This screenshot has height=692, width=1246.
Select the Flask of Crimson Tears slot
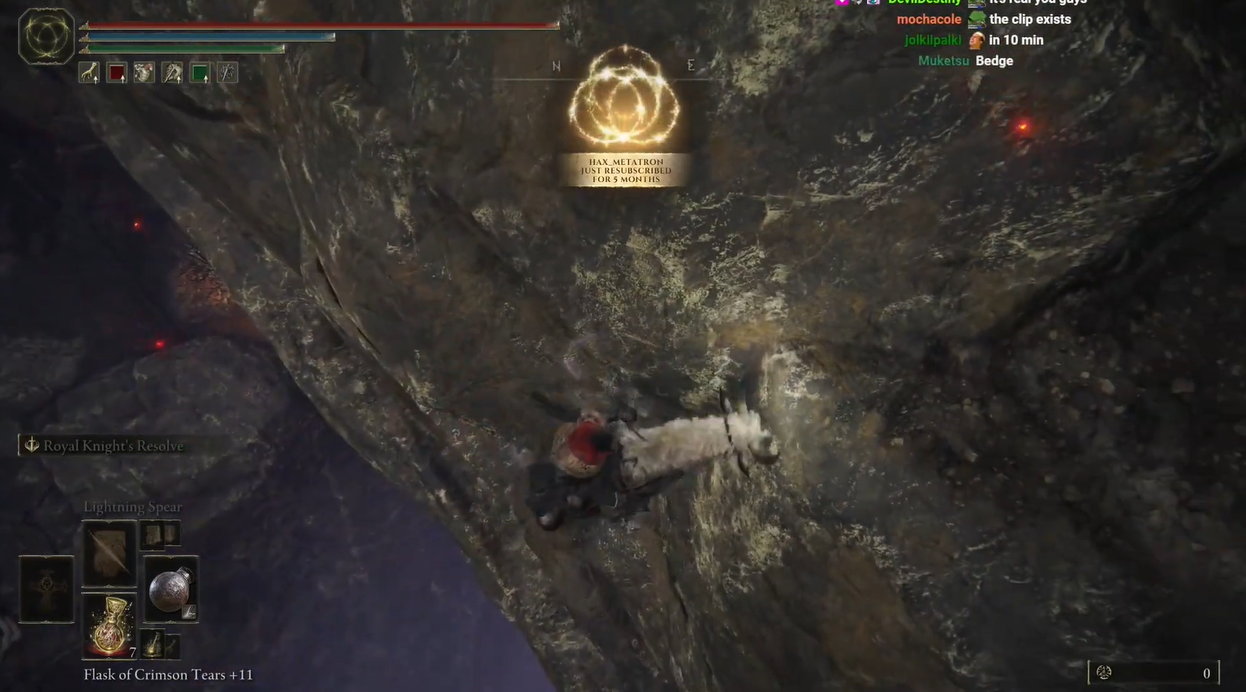(109, 624)
